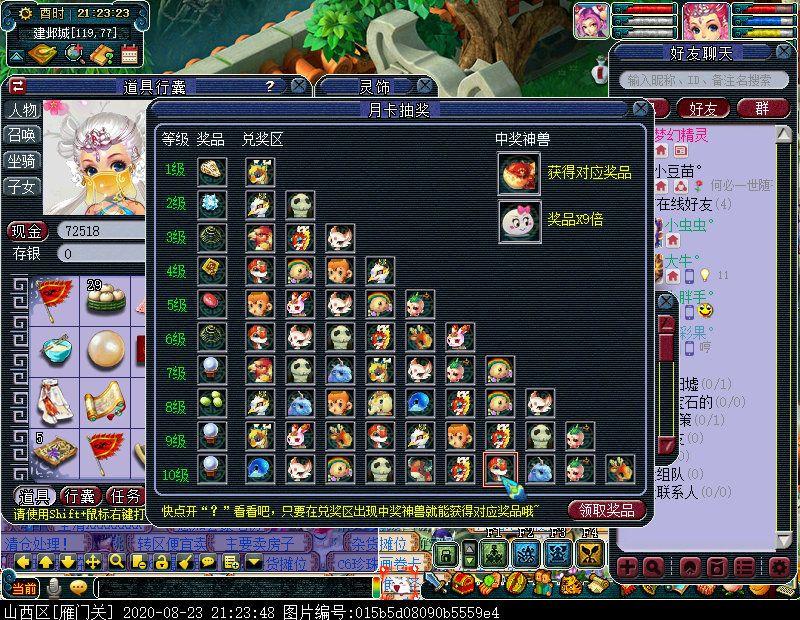Close the 月卡抽奖 lottery window
This screenshot has width=800, height=620.
coord(640,109)
